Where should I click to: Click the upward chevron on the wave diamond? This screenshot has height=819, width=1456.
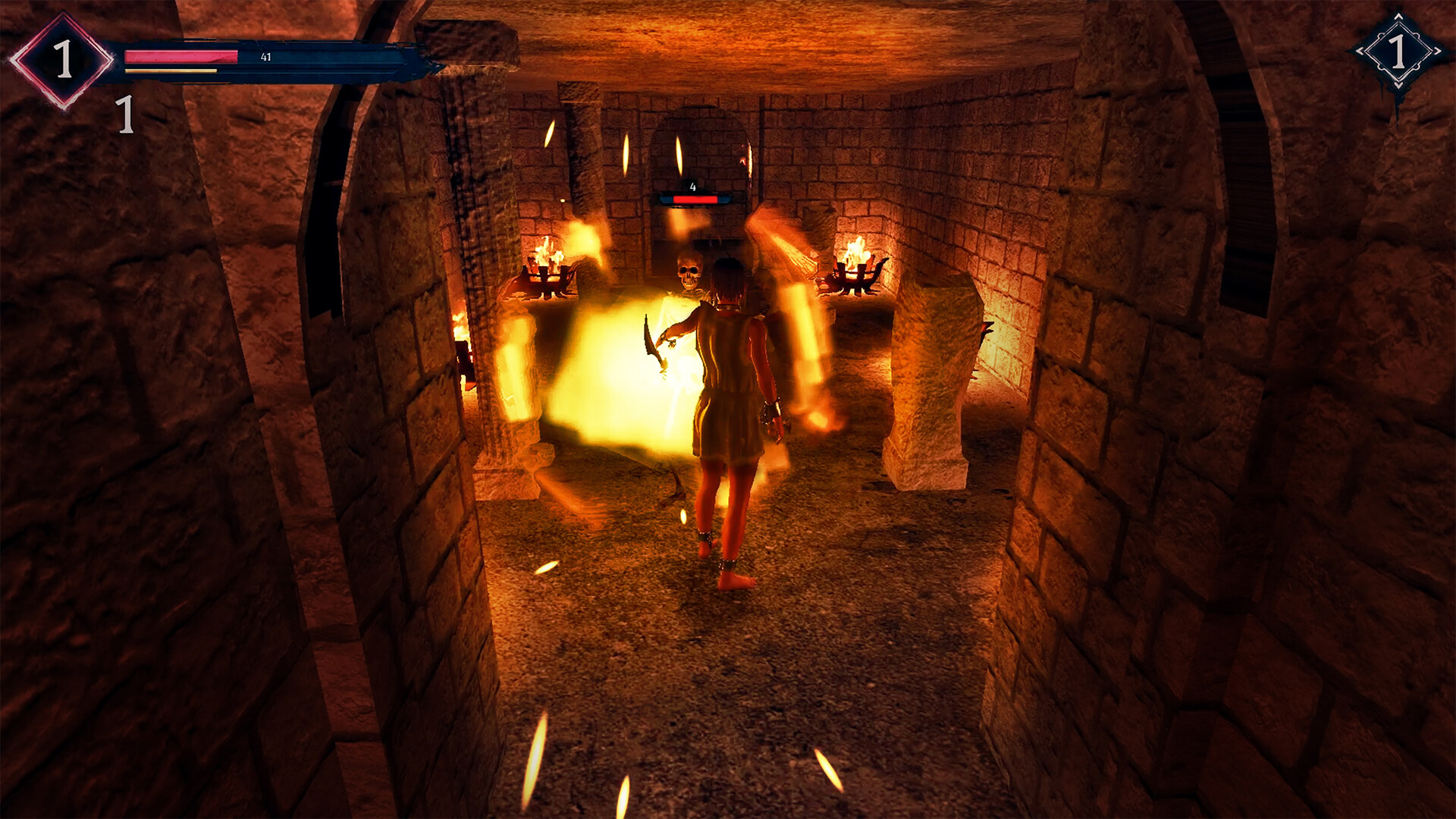tap(1398, 17)
